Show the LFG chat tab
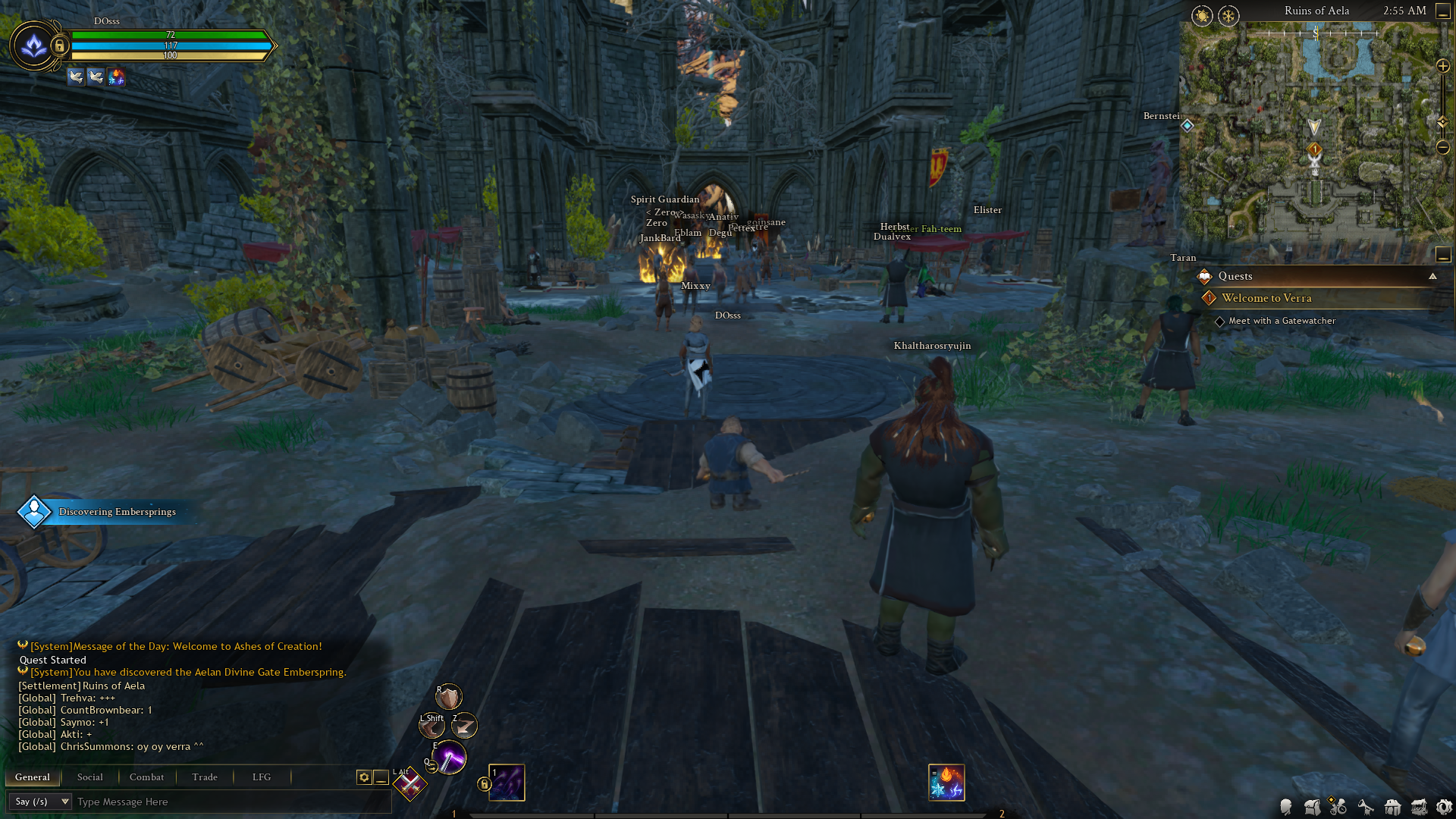The width and height of the screenshot is (1456, 819). pos(262,777)
